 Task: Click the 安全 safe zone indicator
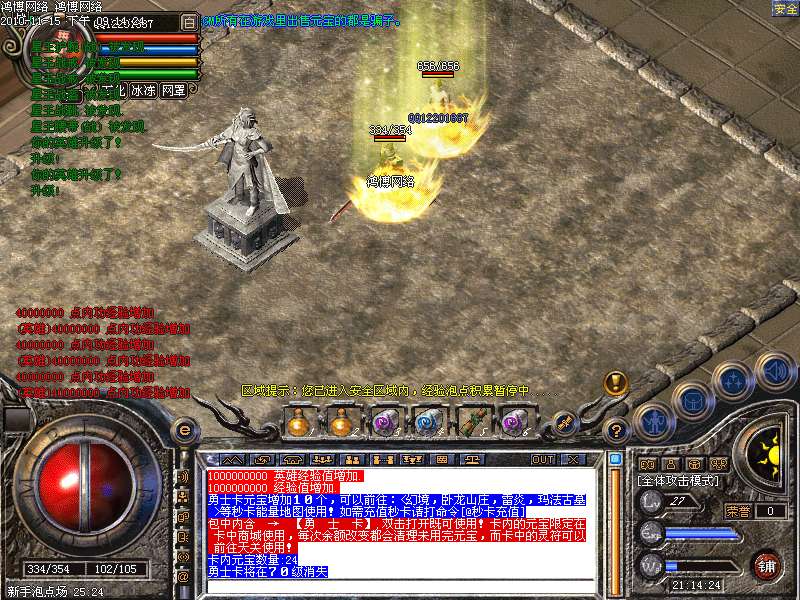coord(785,8)
